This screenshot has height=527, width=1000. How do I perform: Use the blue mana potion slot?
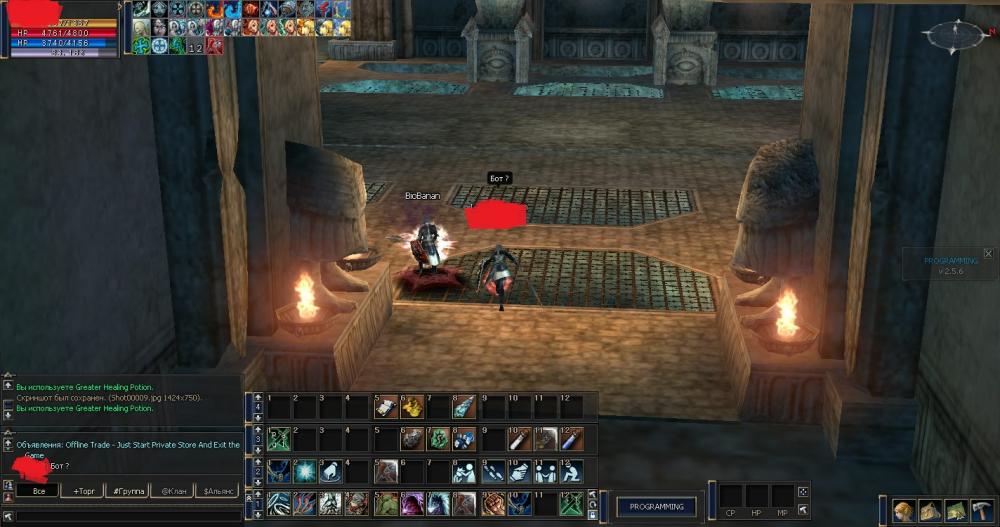click(x=571, y=439)
